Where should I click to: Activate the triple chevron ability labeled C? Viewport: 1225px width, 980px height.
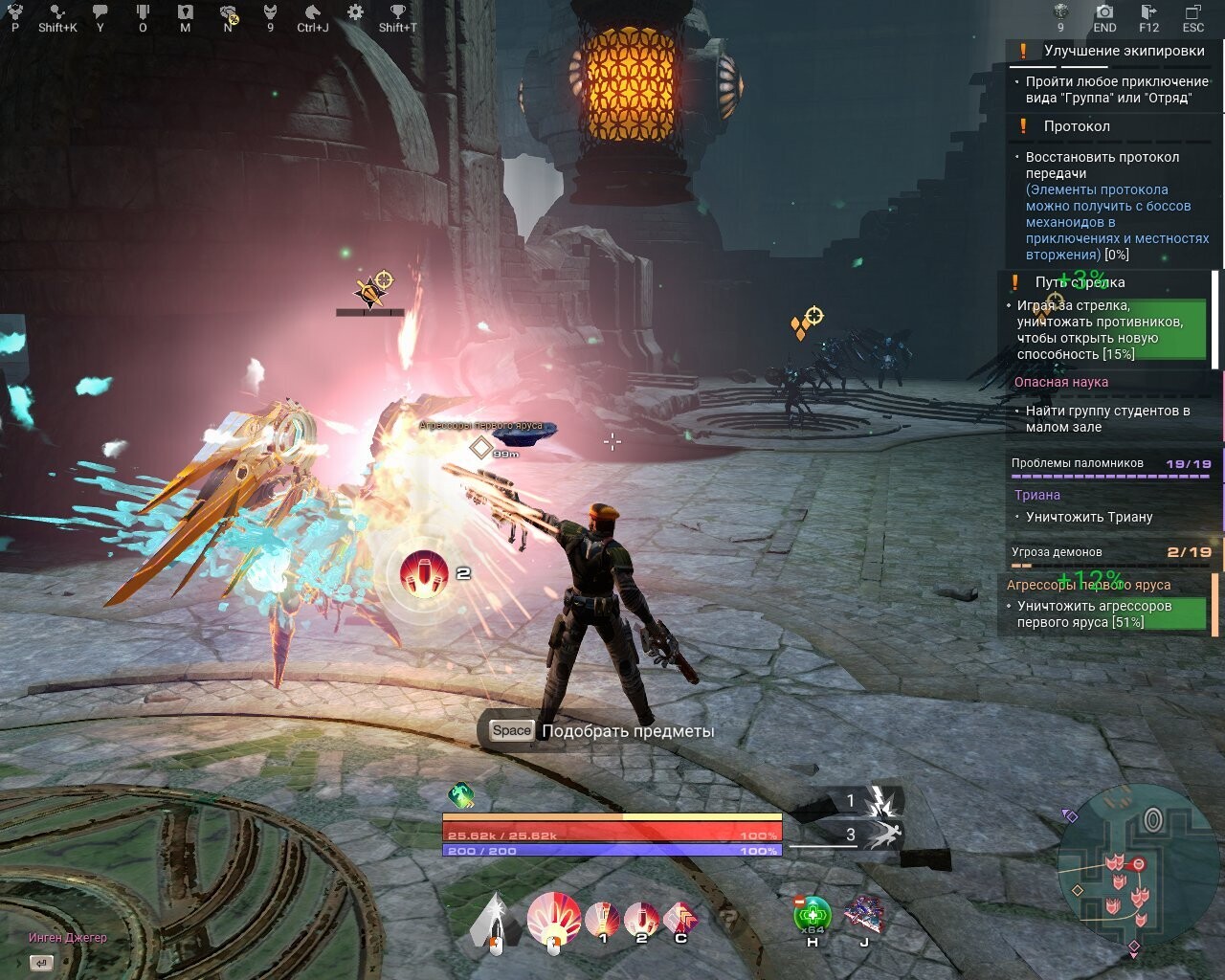(680, 920)
